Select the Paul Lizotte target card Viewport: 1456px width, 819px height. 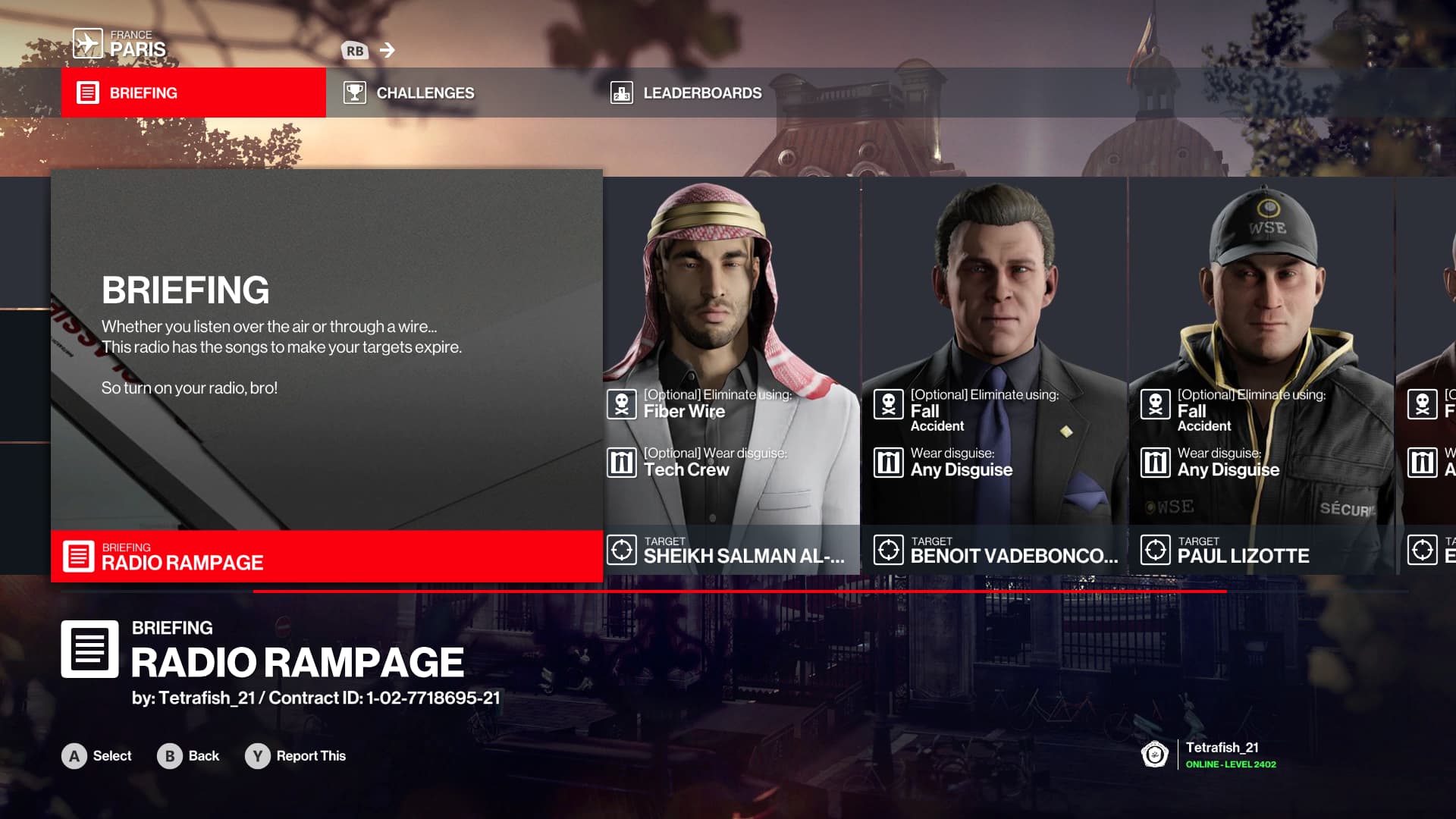click(1261, 375)
